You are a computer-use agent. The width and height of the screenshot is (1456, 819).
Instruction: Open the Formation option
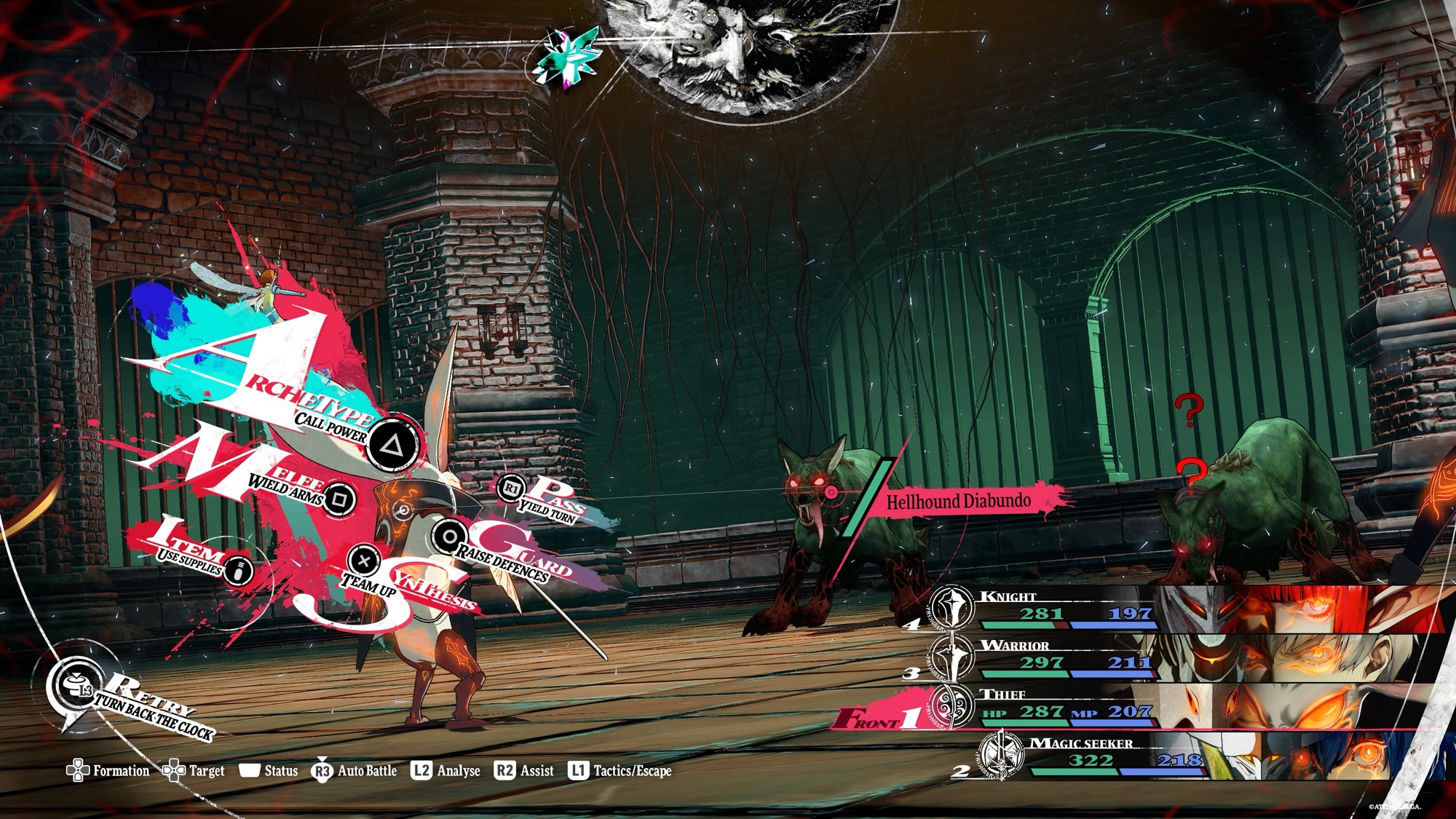click(x=108, y=771)
